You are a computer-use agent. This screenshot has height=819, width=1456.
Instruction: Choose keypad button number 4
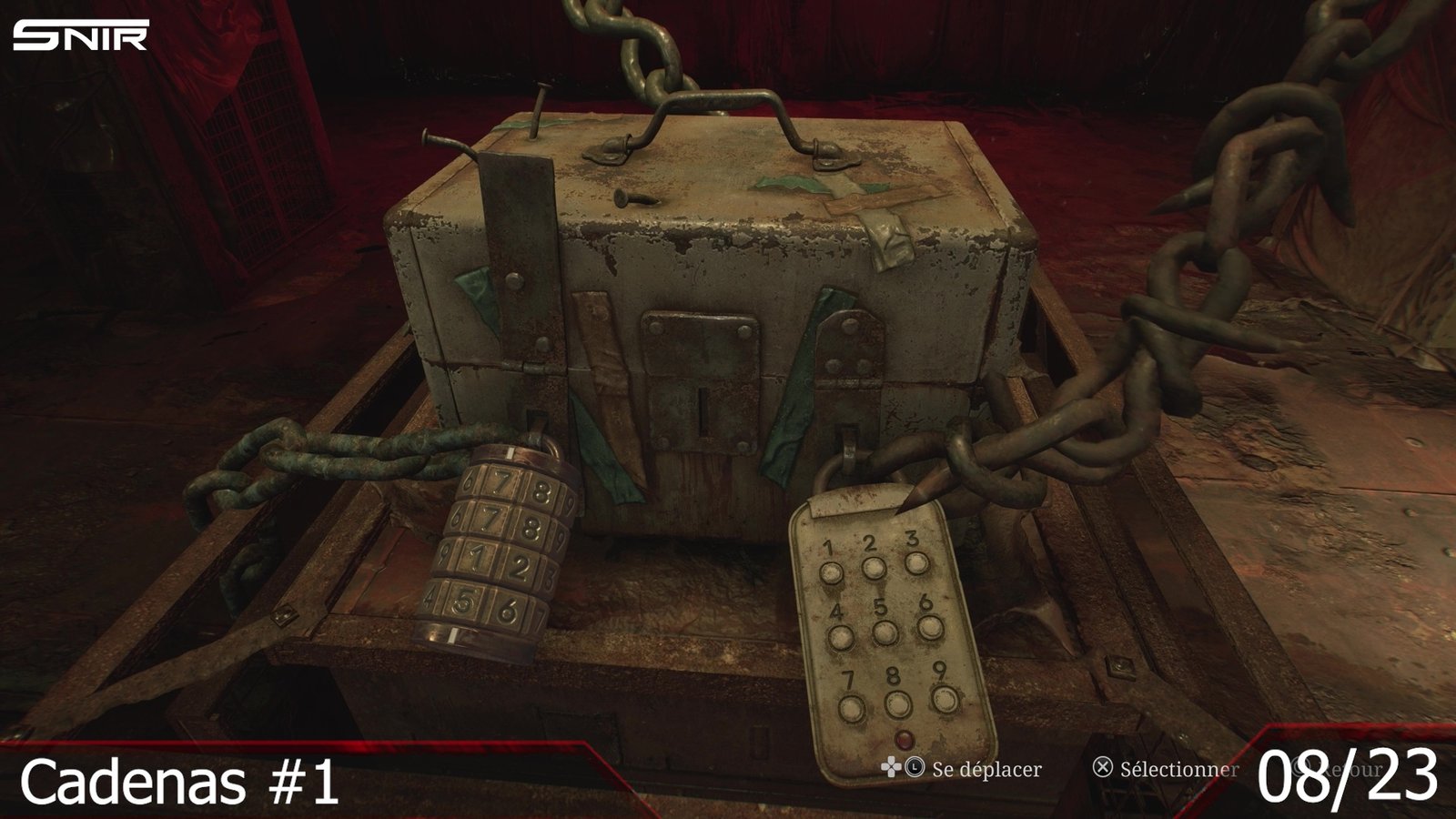tap(841, 636)
